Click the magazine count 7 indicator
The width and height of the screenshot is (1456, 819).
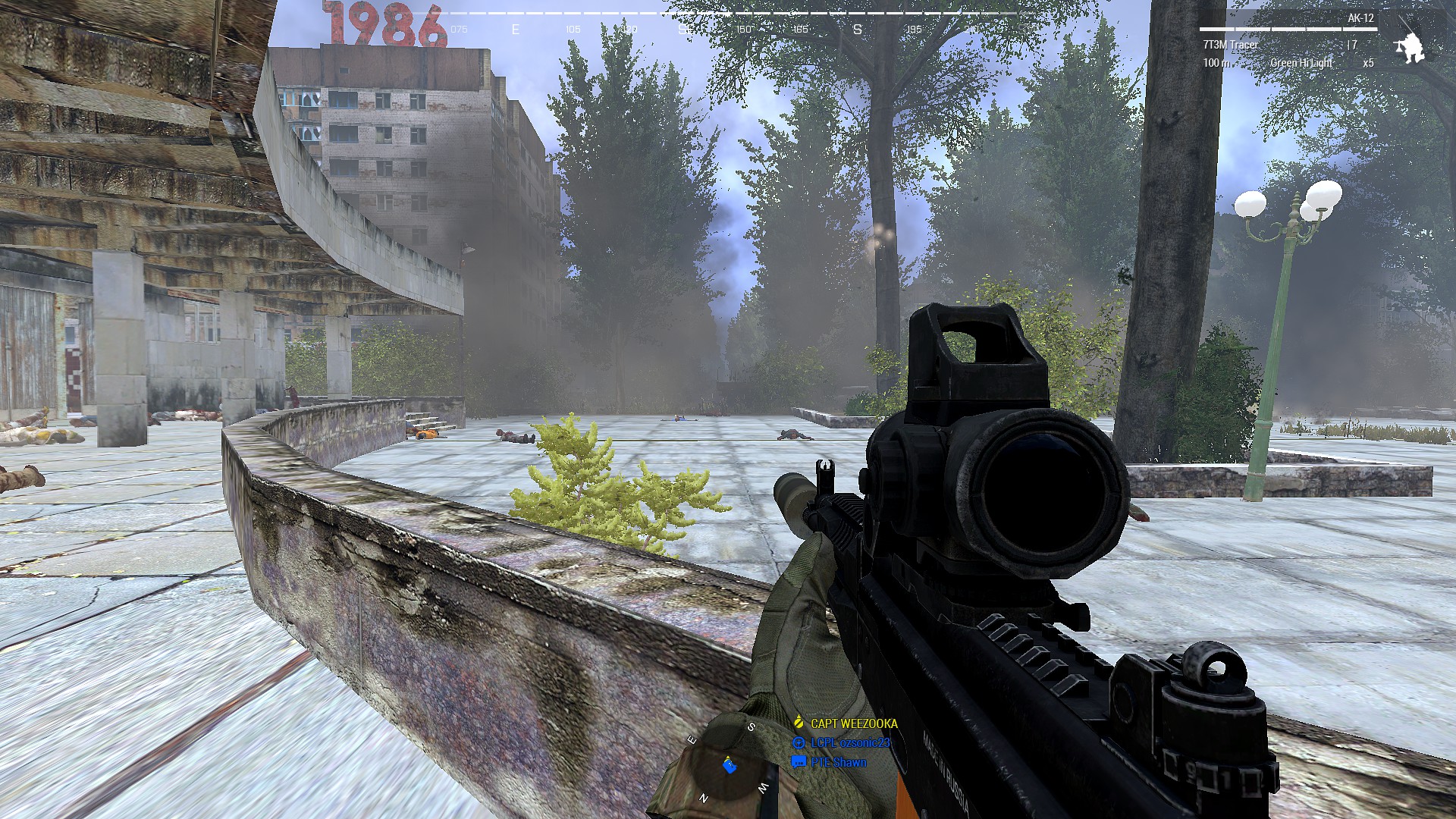click(x=1351, y=45)
